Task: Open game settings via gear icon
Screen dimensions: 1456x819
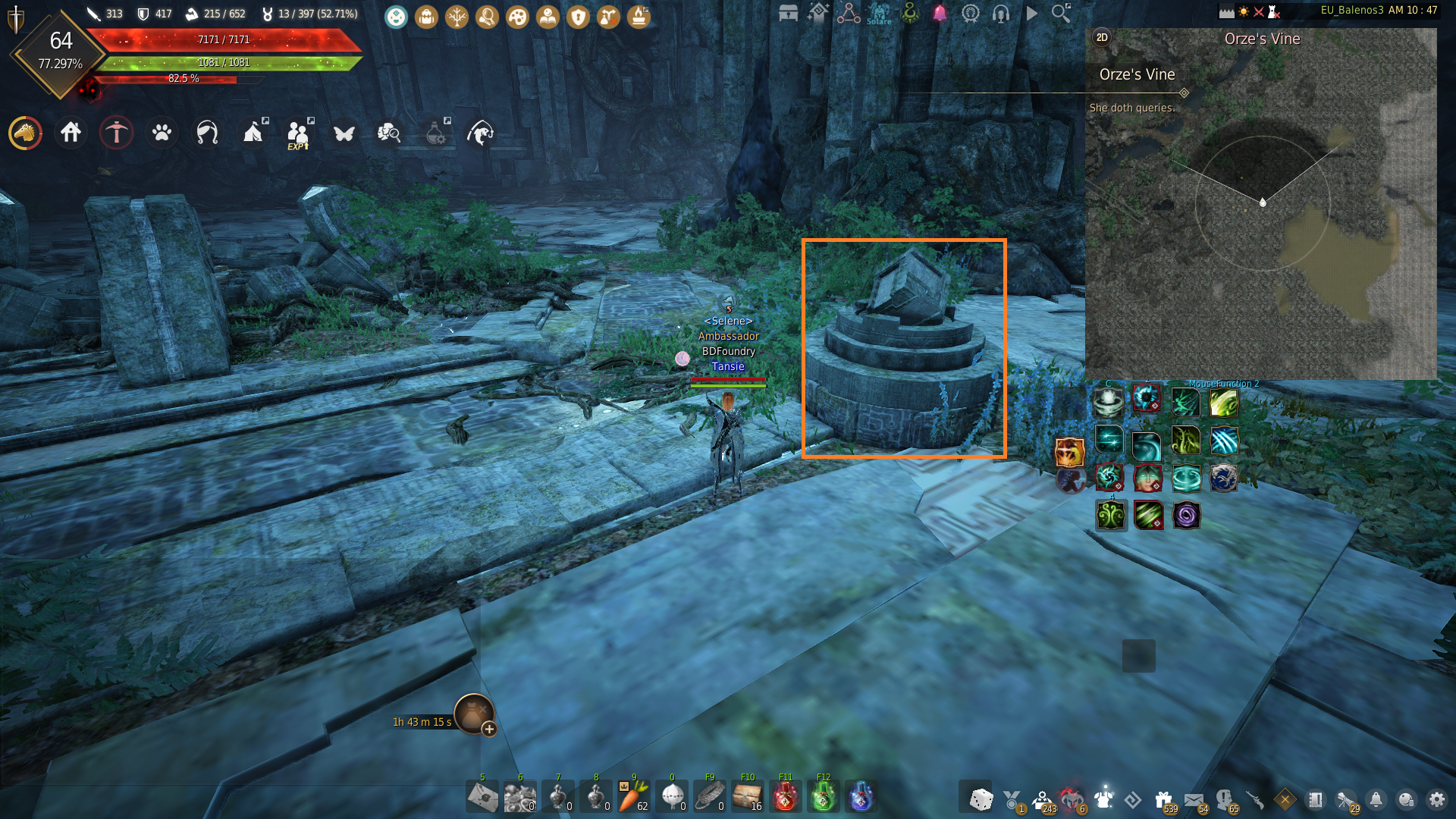Action: (1439, 800)
